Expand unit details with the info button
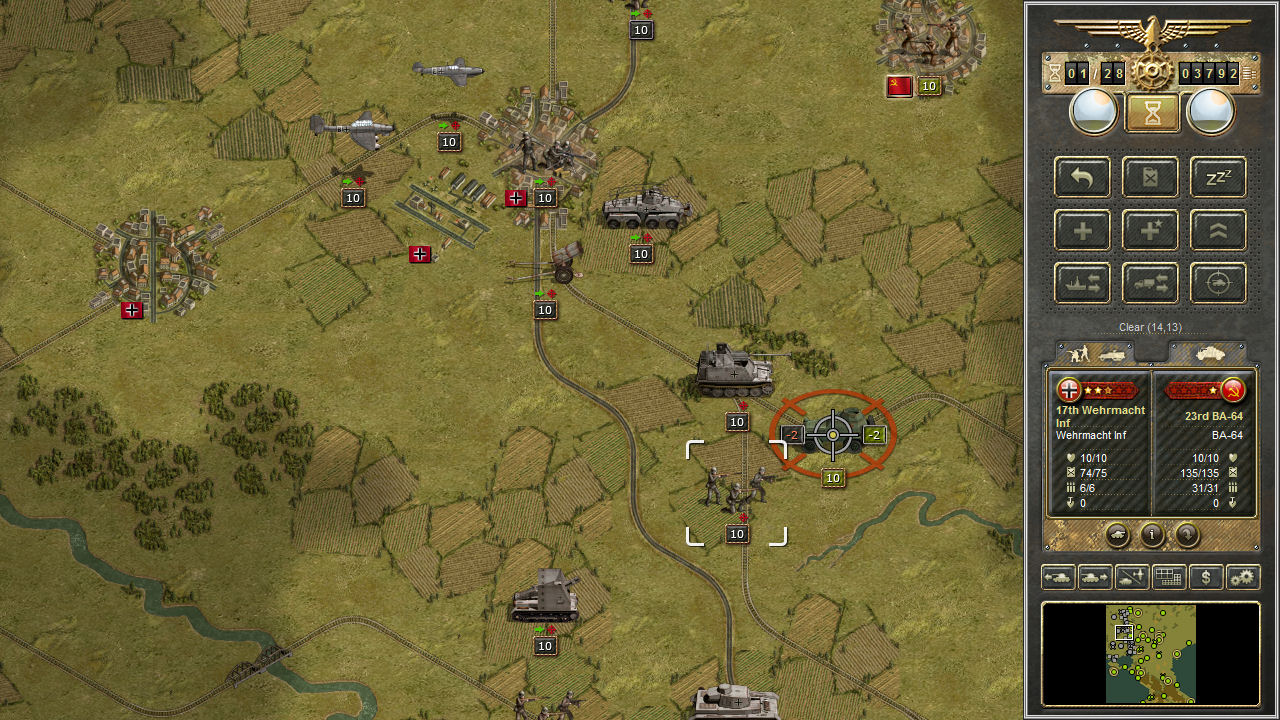1280x720 pixels. point(1151,535)
